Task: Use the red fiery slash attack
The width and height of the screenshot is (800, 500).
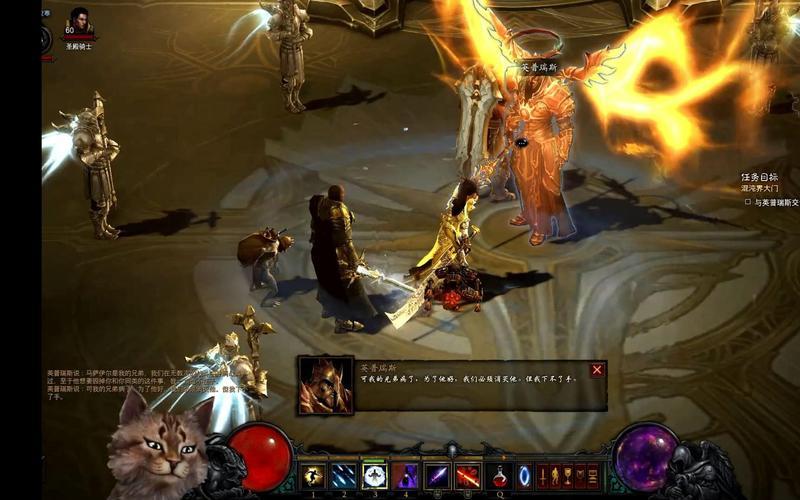Action: click(468, 476)
